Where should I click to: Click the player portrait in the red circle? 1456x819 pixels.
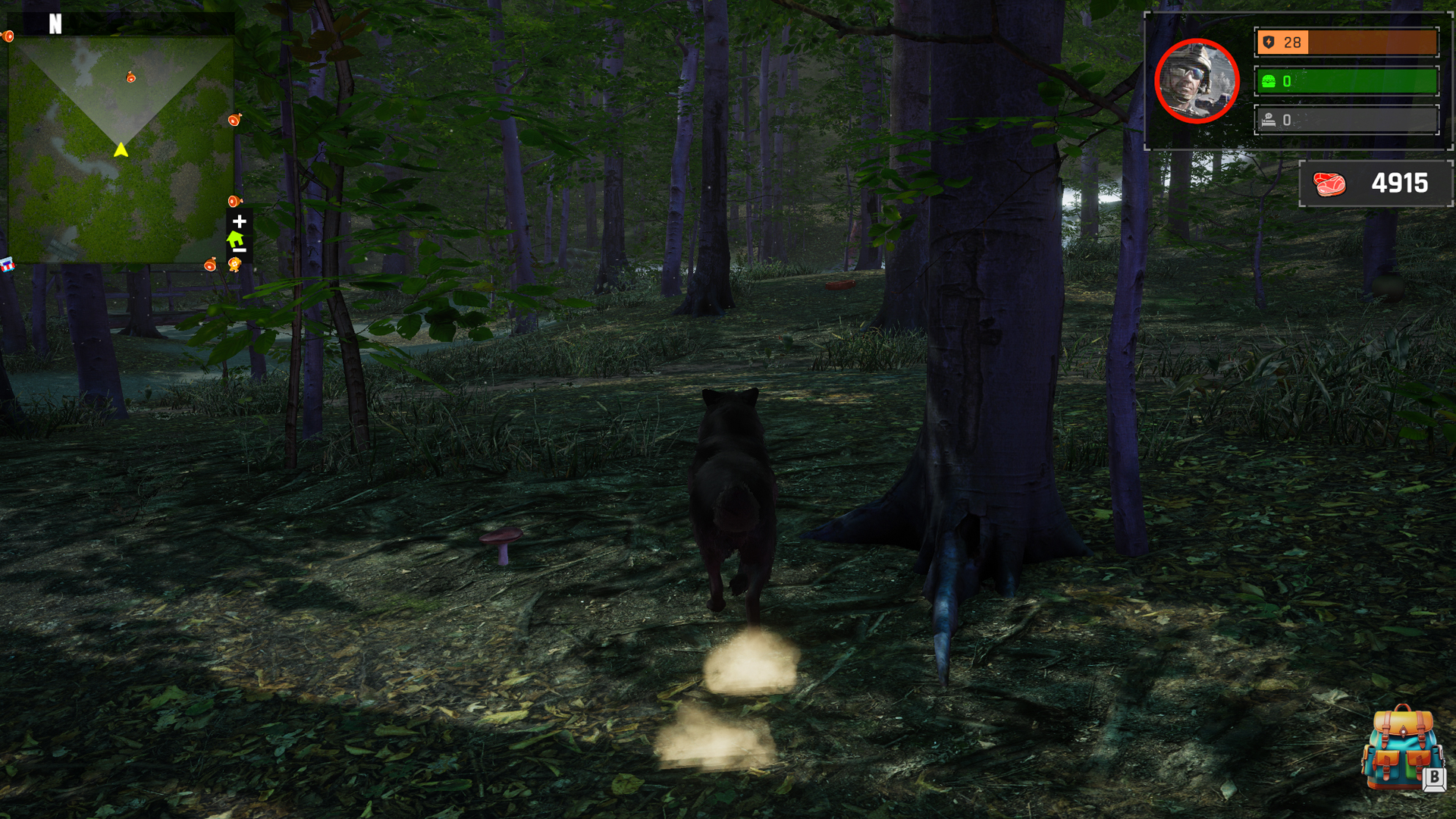(x=1196, y=81)
